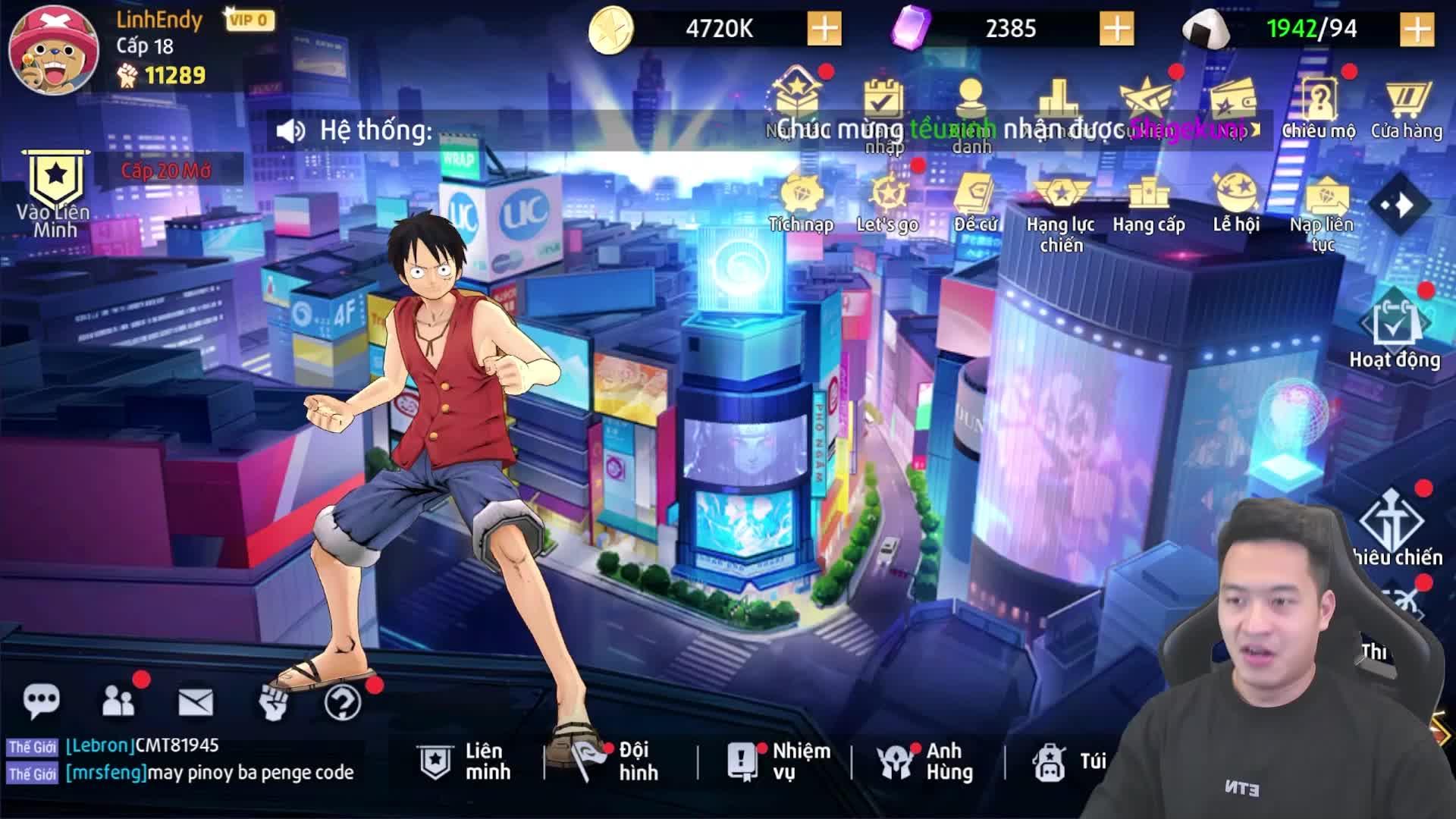Open the Hoạt động activities panel

click(x=1394, y=334)
